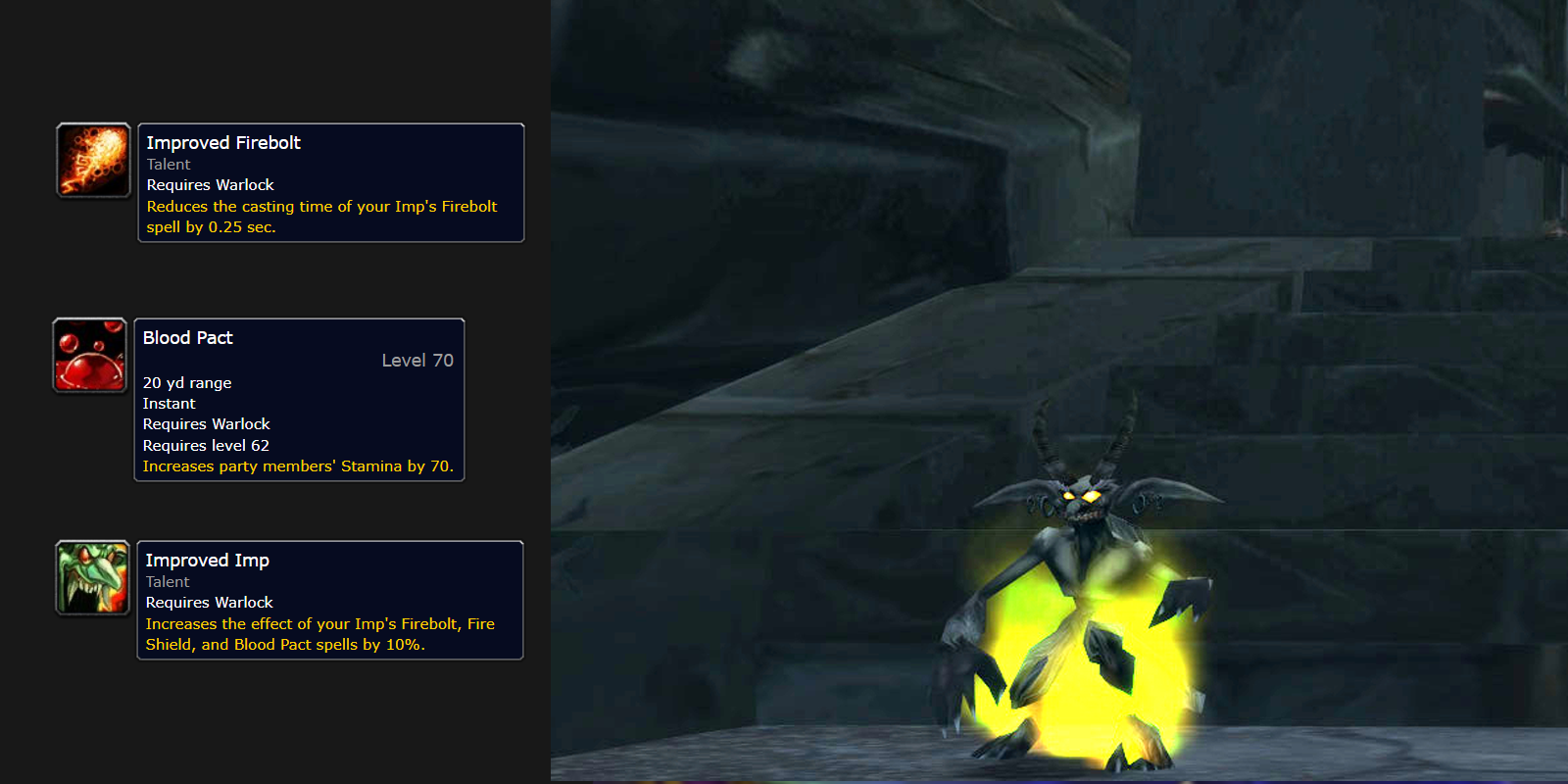Click the 'Requires level 62' line
The width and height of the screenshot is (1568, 784).
click(206, 445)
